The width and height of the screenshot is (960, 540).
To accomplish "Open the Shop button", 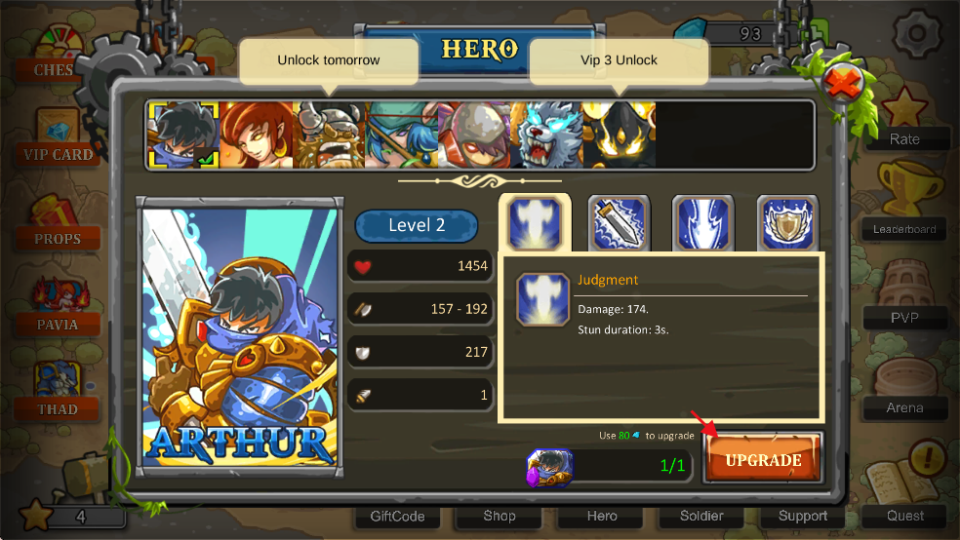I will point(499,516).
